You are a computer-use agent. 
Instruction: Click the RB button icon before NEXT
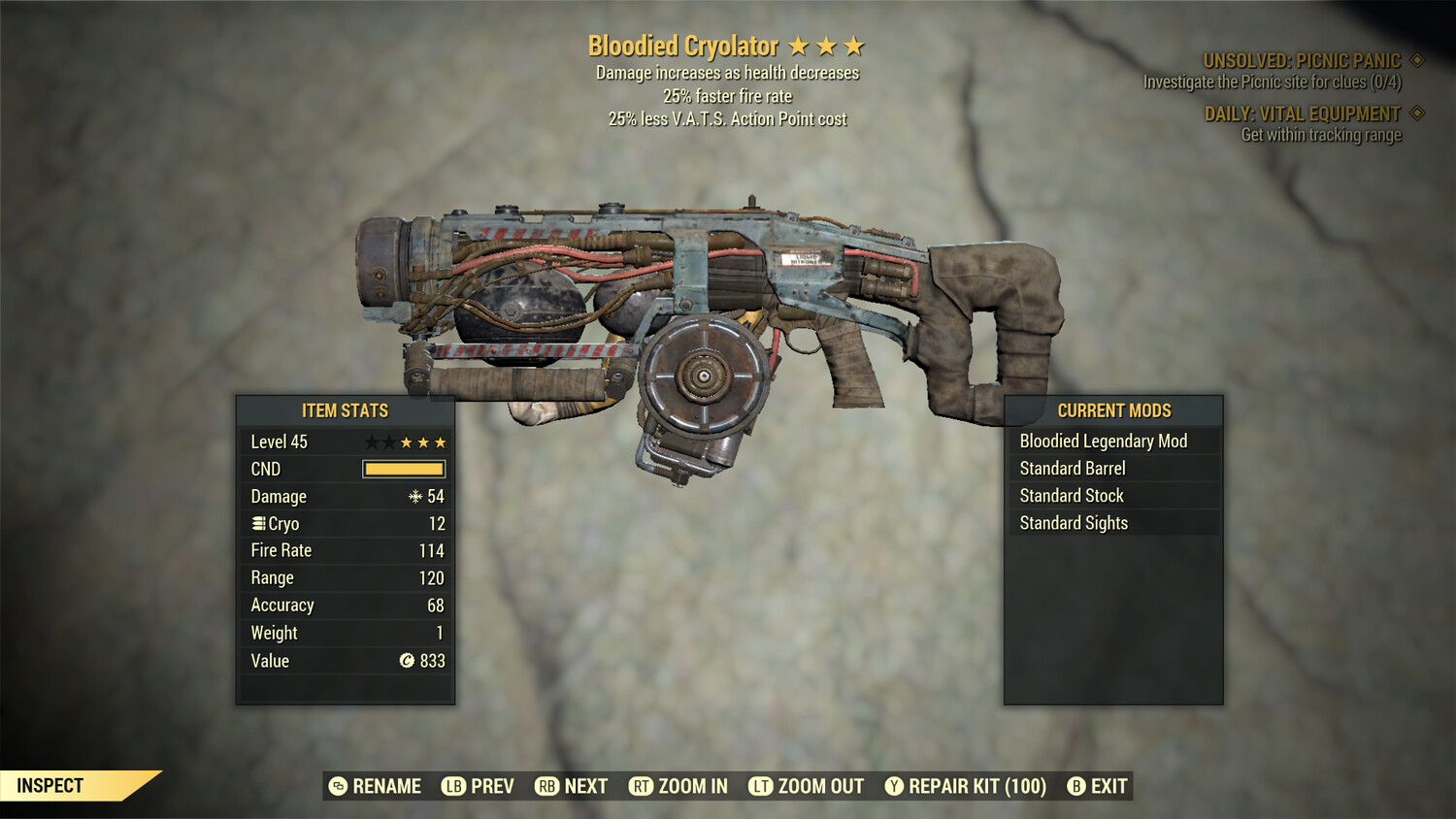coord(545,786)
